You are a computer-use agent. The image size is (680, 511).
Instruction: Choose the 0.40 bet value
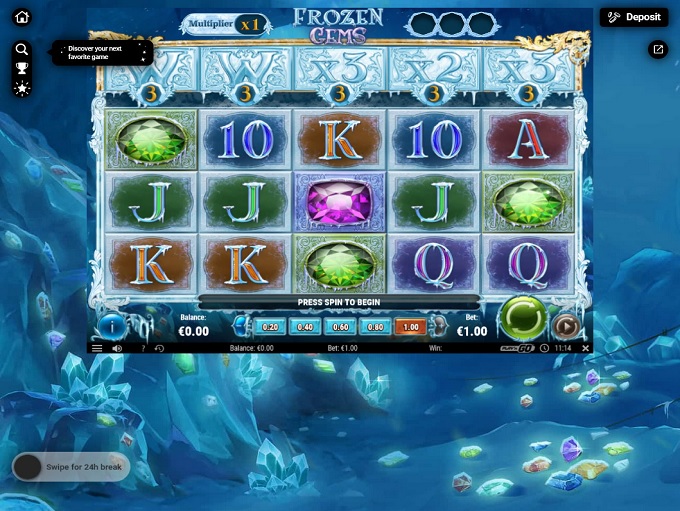[305, 327]
